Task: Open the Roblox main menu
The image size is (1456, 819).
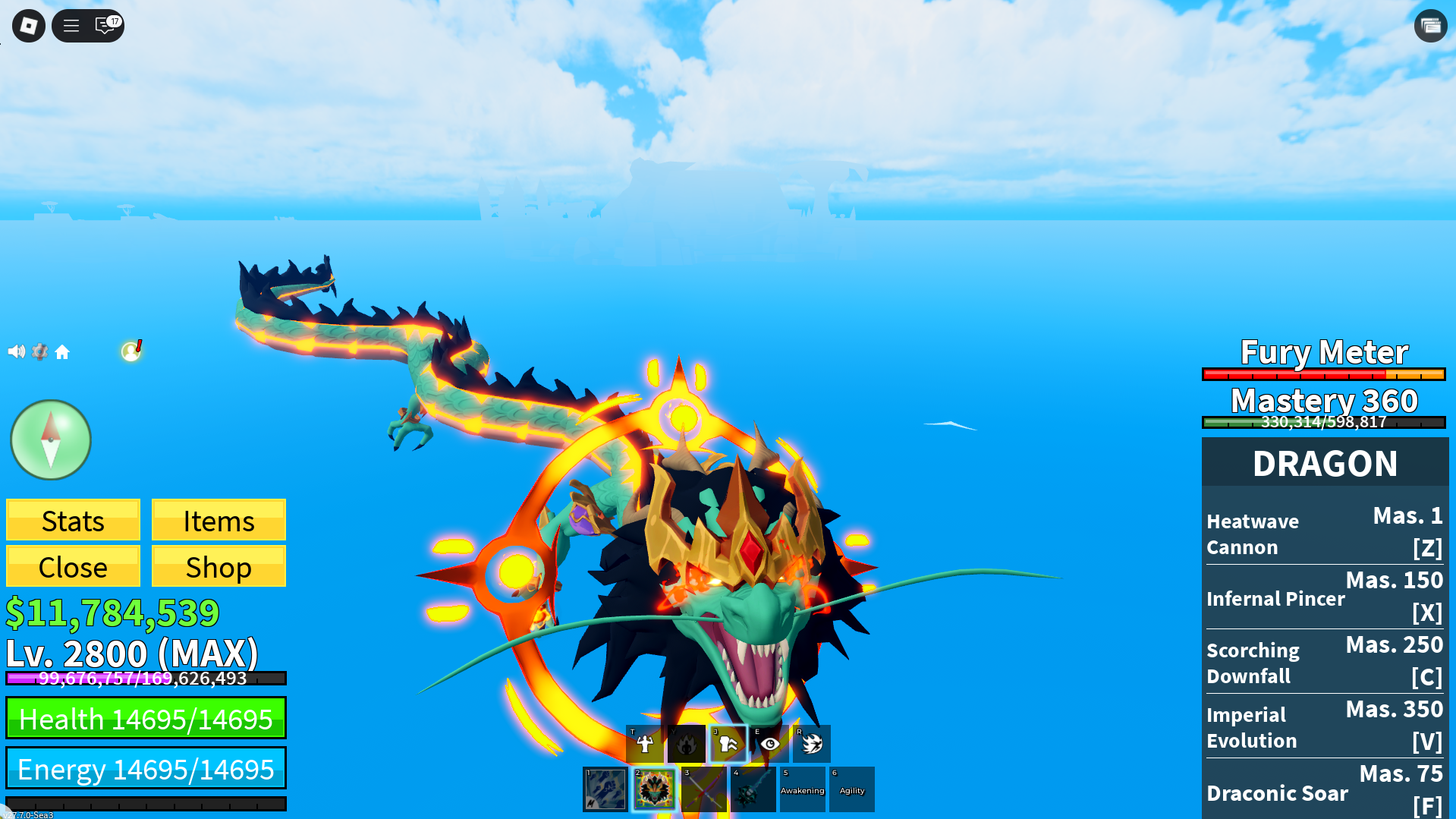Action: coord(29,26)
